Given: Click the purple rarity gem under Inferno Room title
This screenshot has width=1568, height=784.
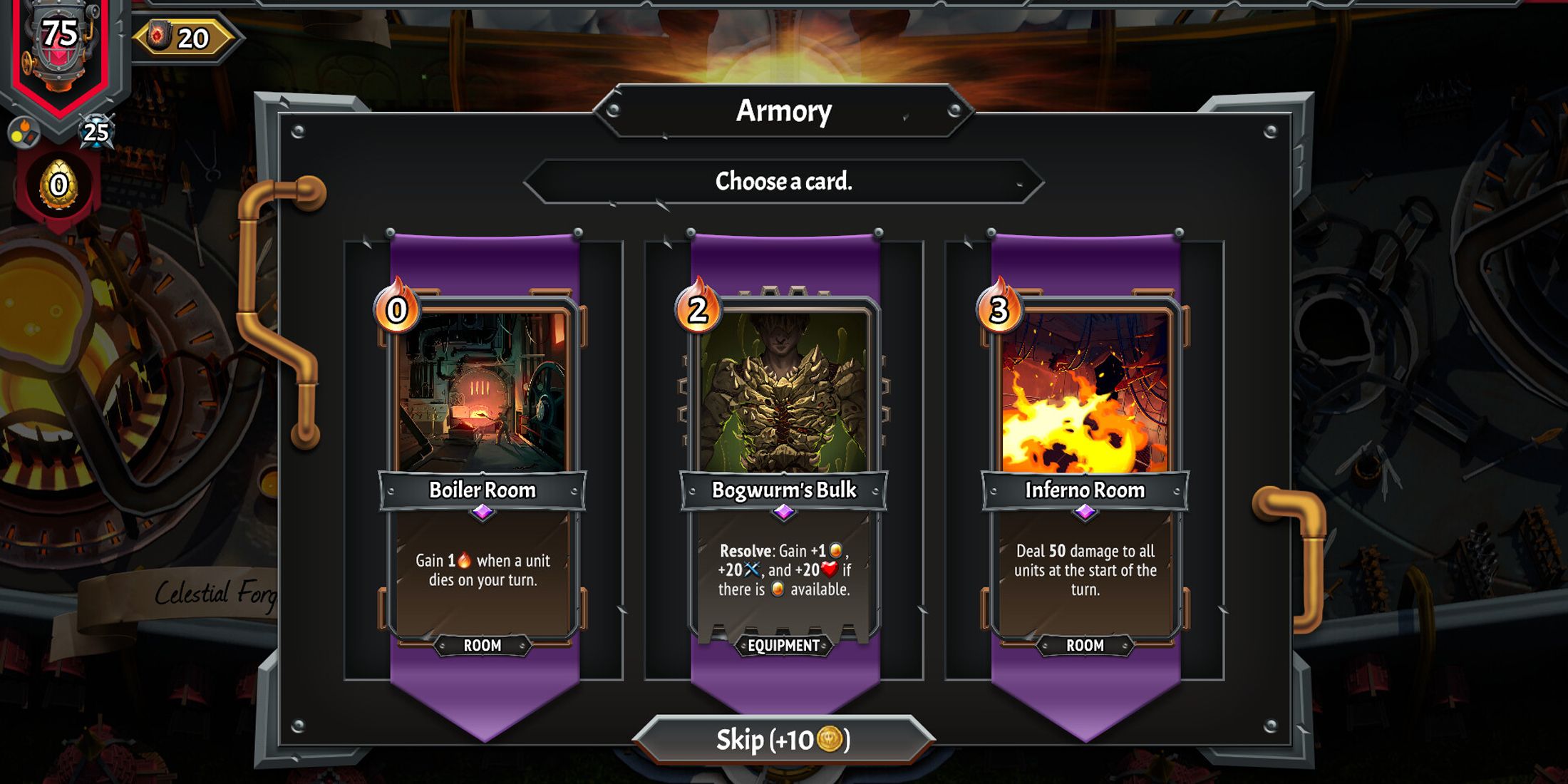Looking at the screenshot, I should (x=1085, y=510).
